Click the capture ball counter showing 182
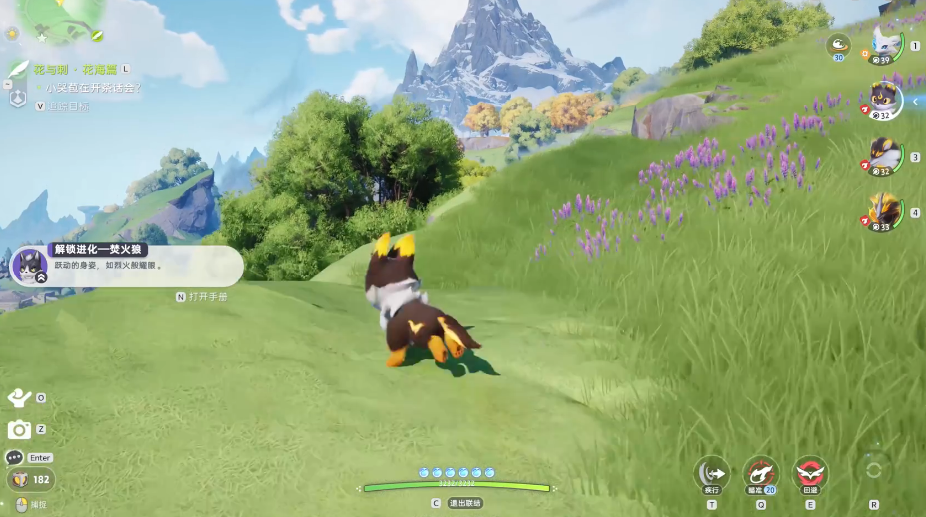The height and width of the screenshot is (517, 926). [30, 480]
